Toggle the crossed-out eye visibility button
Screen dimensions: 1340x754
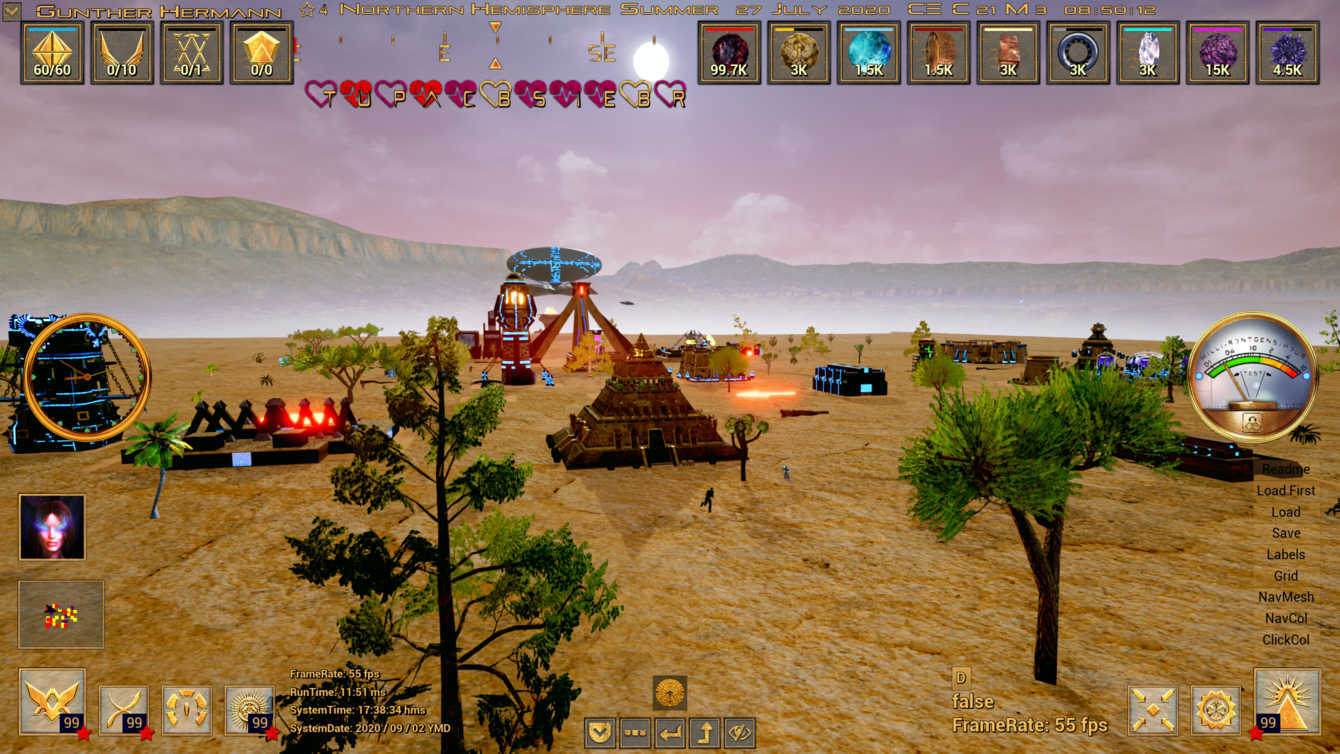pyautogui.click(x=739, y=733)
